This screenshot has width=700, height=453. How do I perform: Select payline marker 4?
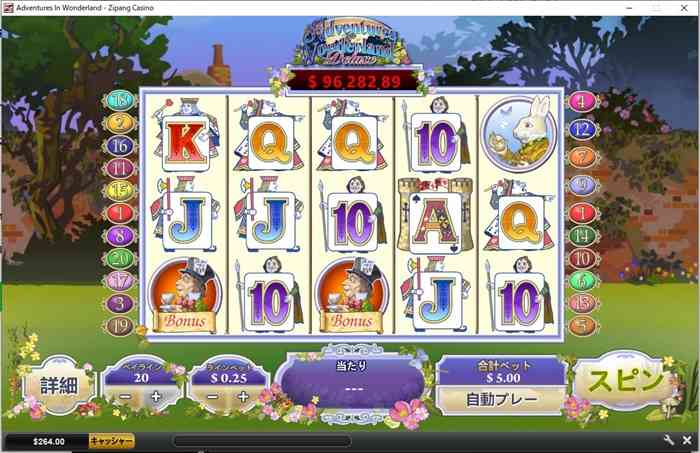click(581, 101)
